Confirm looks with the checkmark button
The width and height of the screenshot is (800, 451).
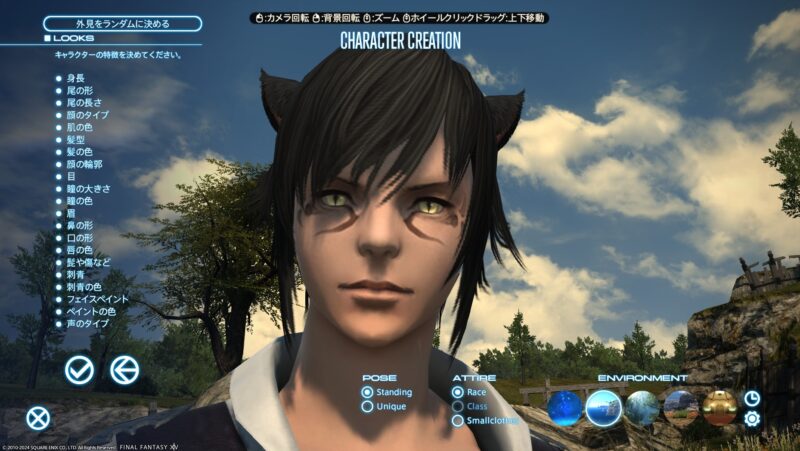click(x=79, y=370)
